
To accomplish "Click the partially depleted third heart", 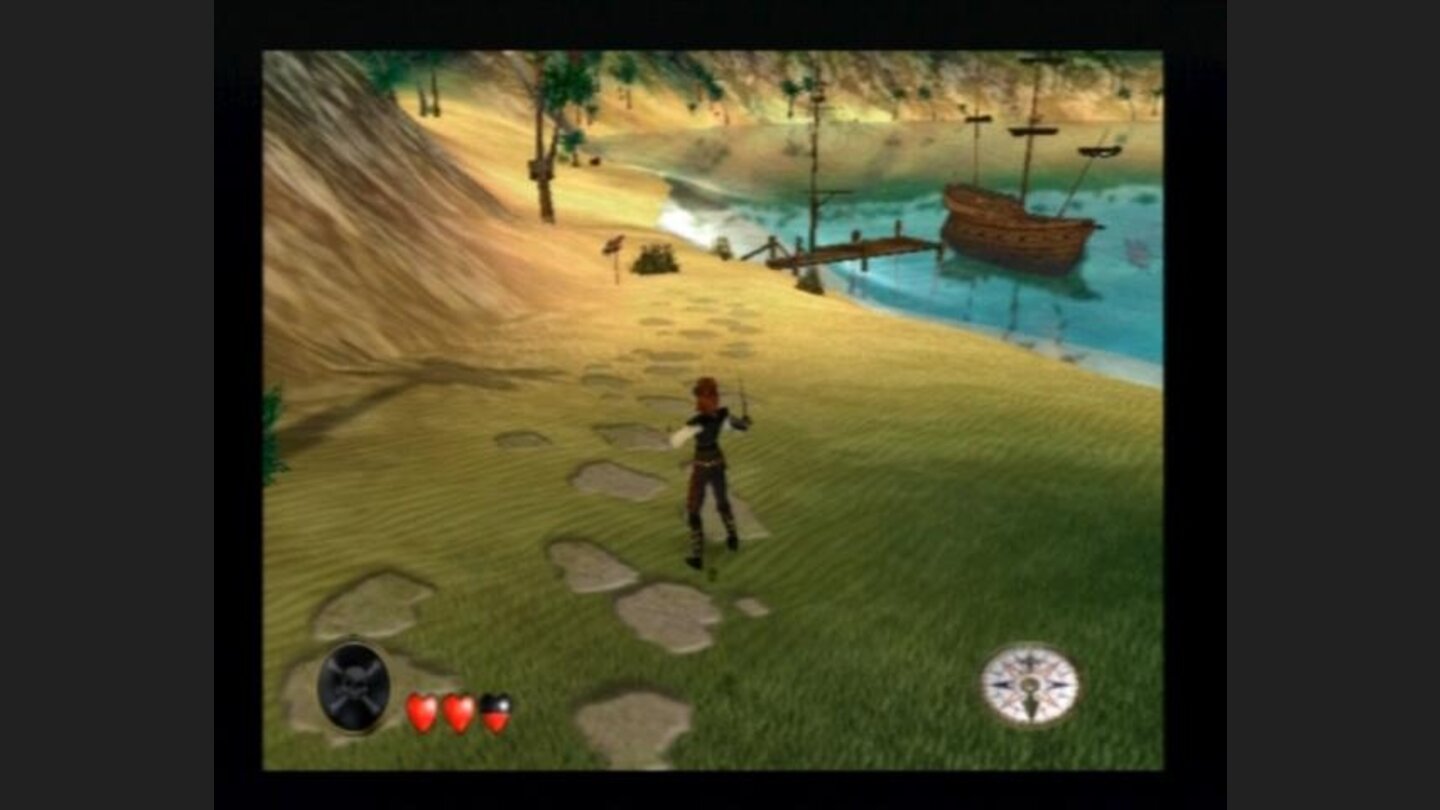I will pos(495,713).
